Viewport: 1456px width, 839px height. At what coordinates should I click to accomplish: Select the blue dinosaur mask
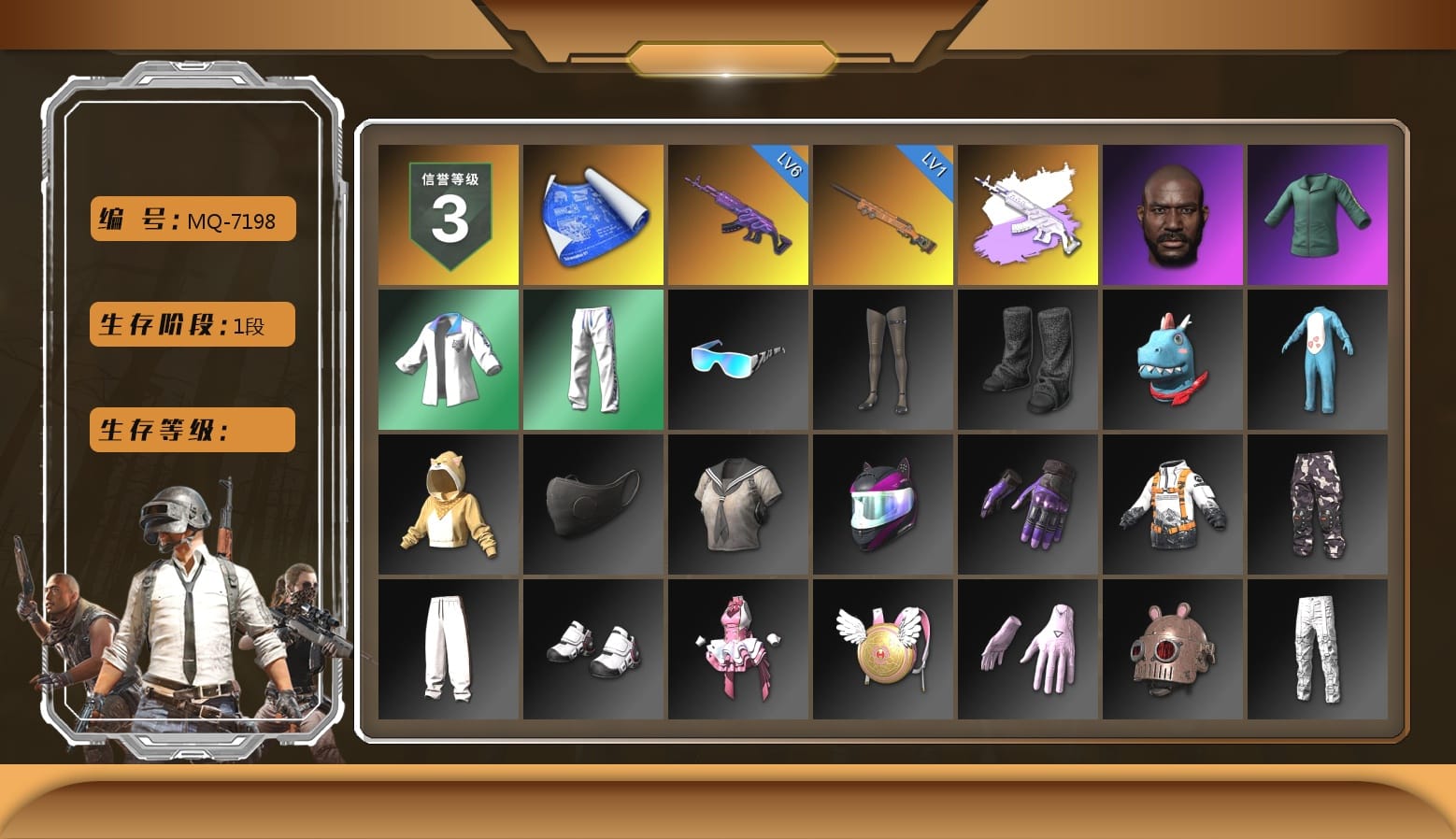click(x=1173, y=360)
